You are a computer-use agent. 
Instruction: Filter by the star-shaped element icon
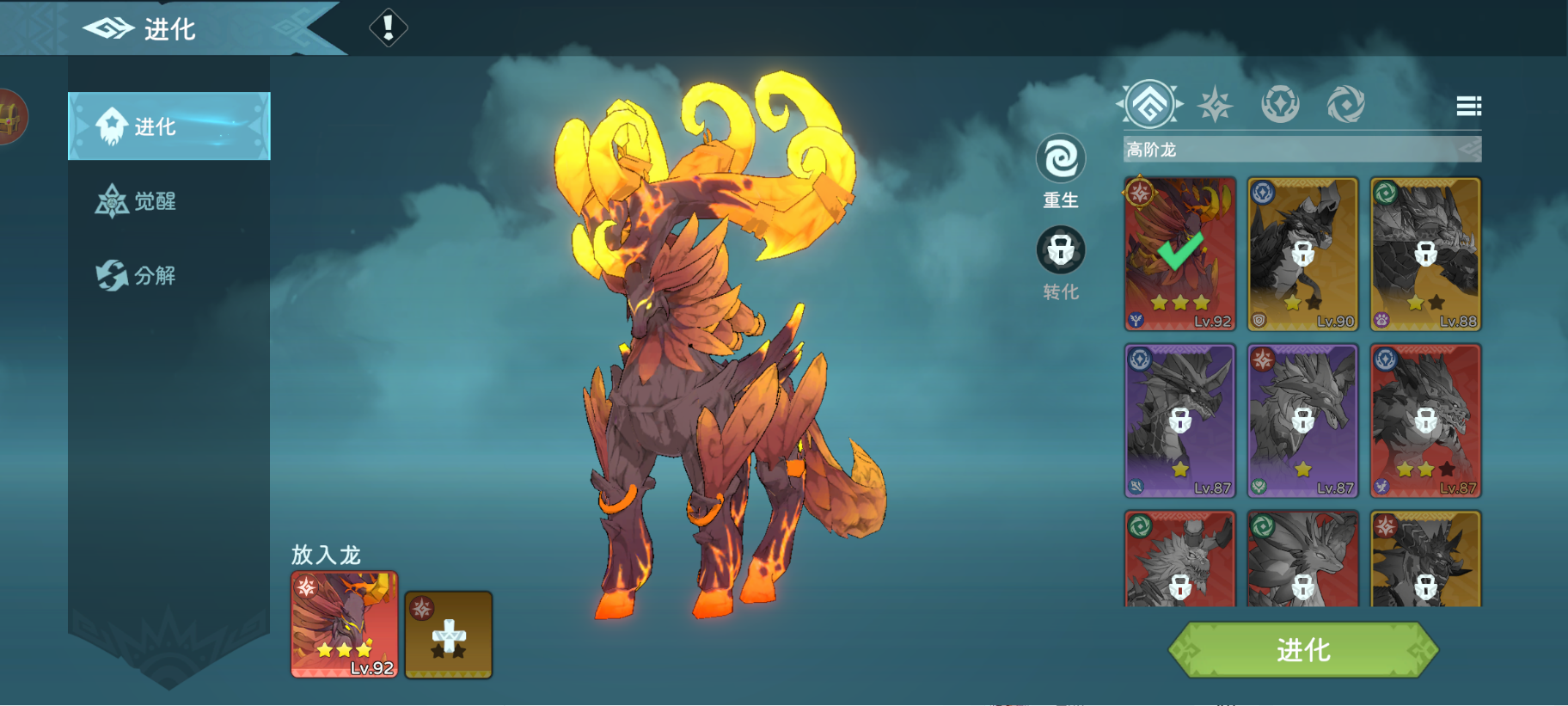[x=1215, y=105]
